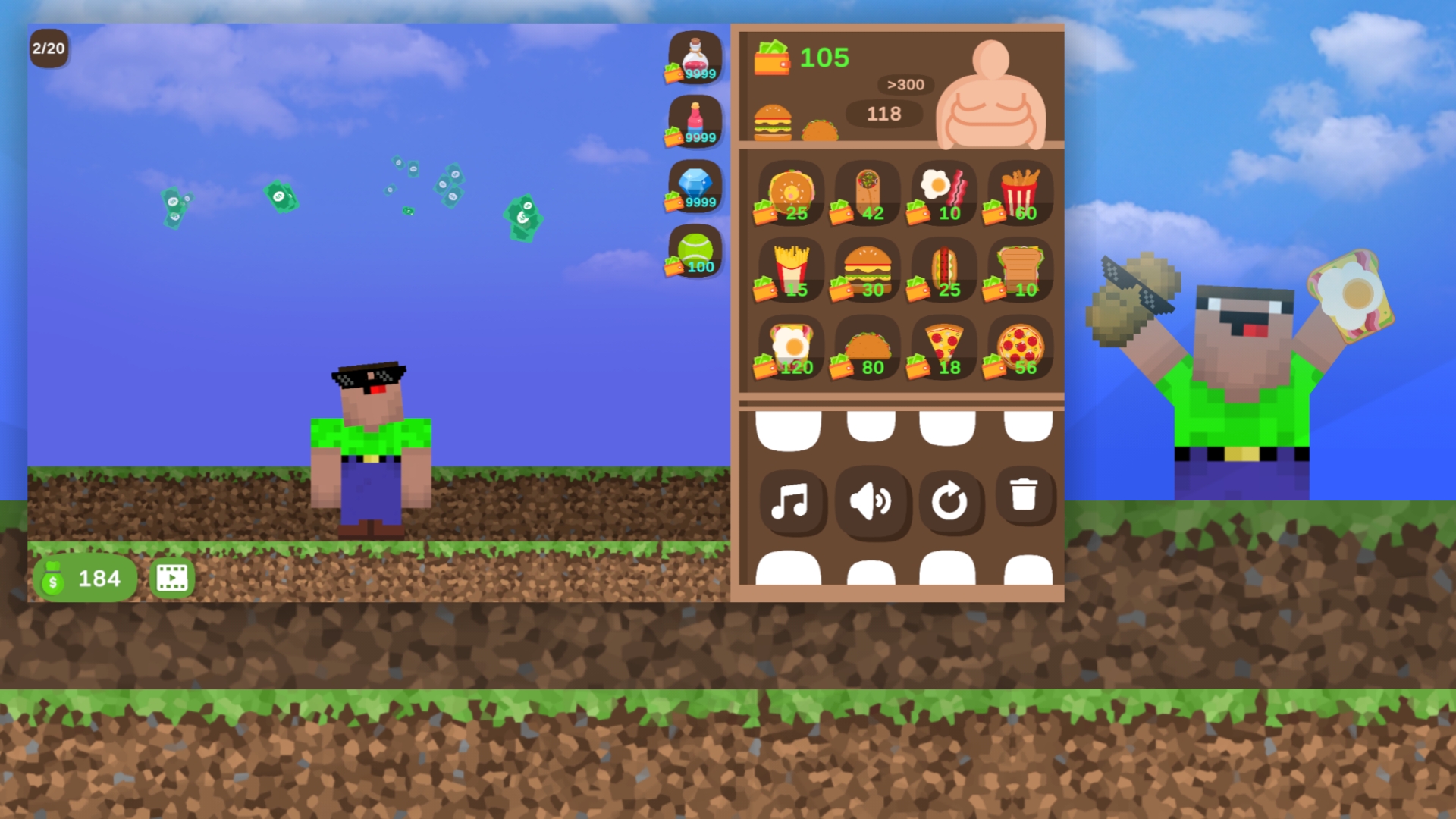Open the level counter showing 2/20

[49, 49]
